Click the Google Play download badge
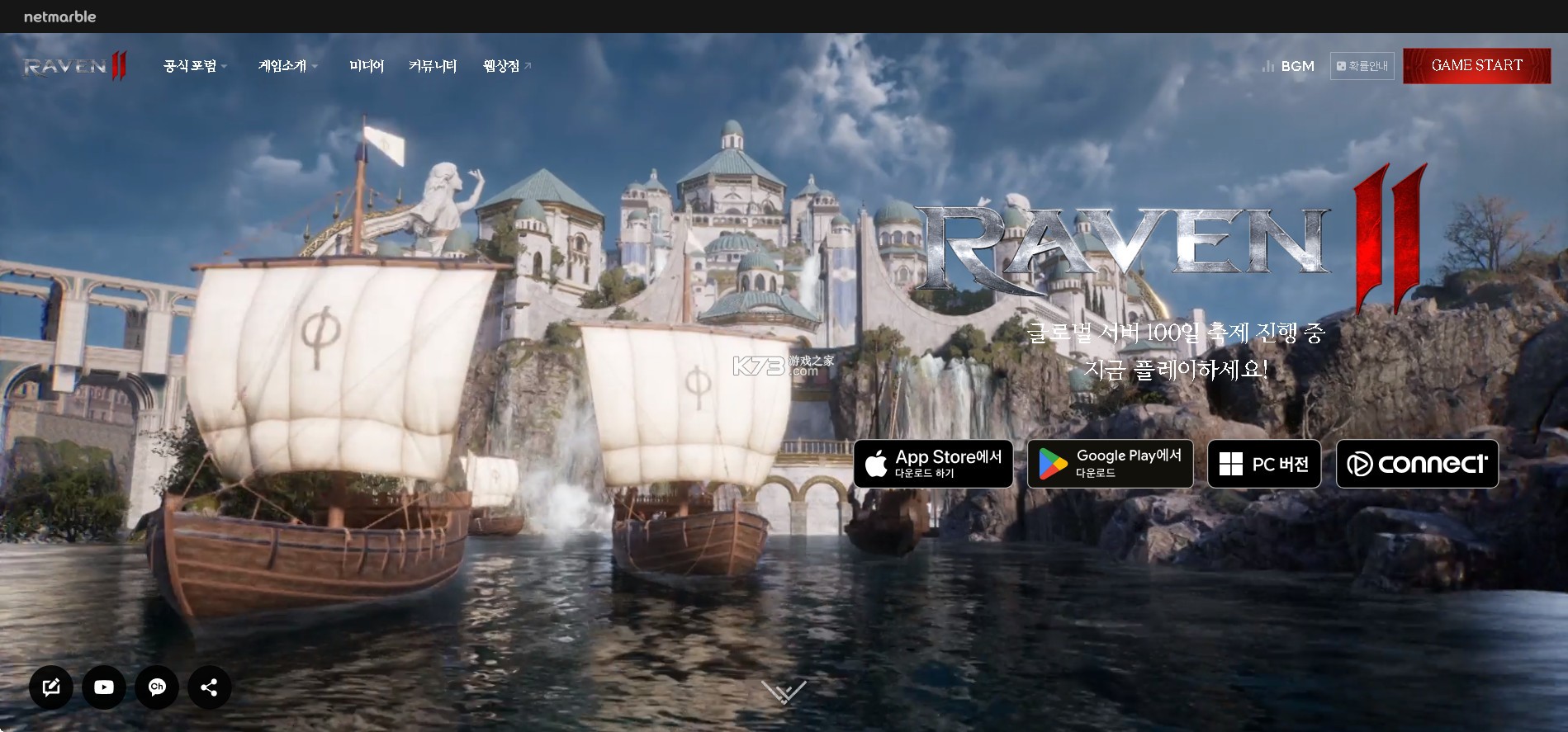 coord(1110,464)
